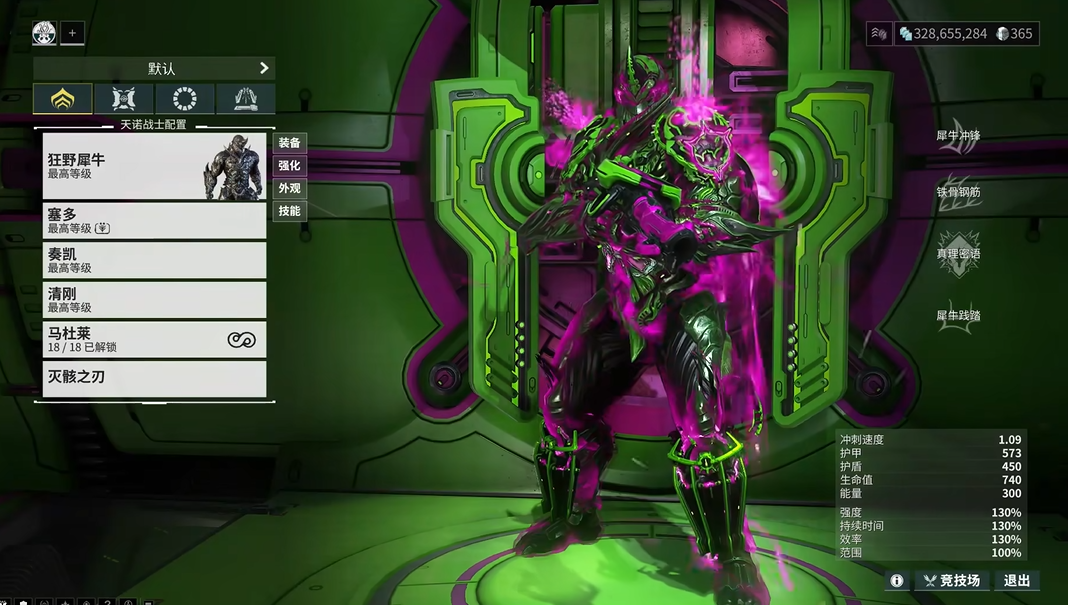Screen dimensions: 1068x605
Task: Click the 装备 equip button
Action: (289, 143)
